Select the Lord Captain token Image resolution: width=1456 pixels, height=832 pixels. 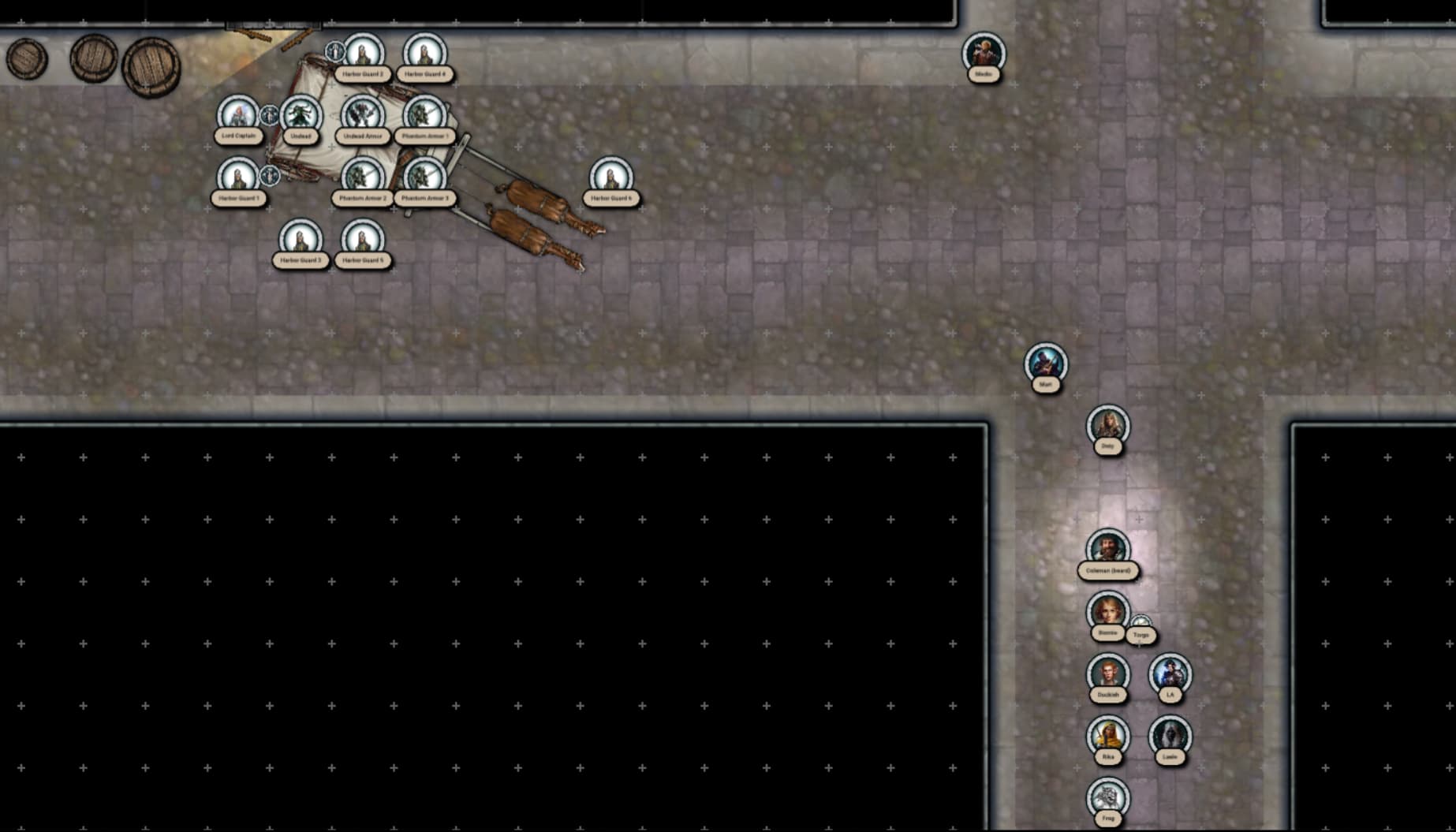coord(237,115)
